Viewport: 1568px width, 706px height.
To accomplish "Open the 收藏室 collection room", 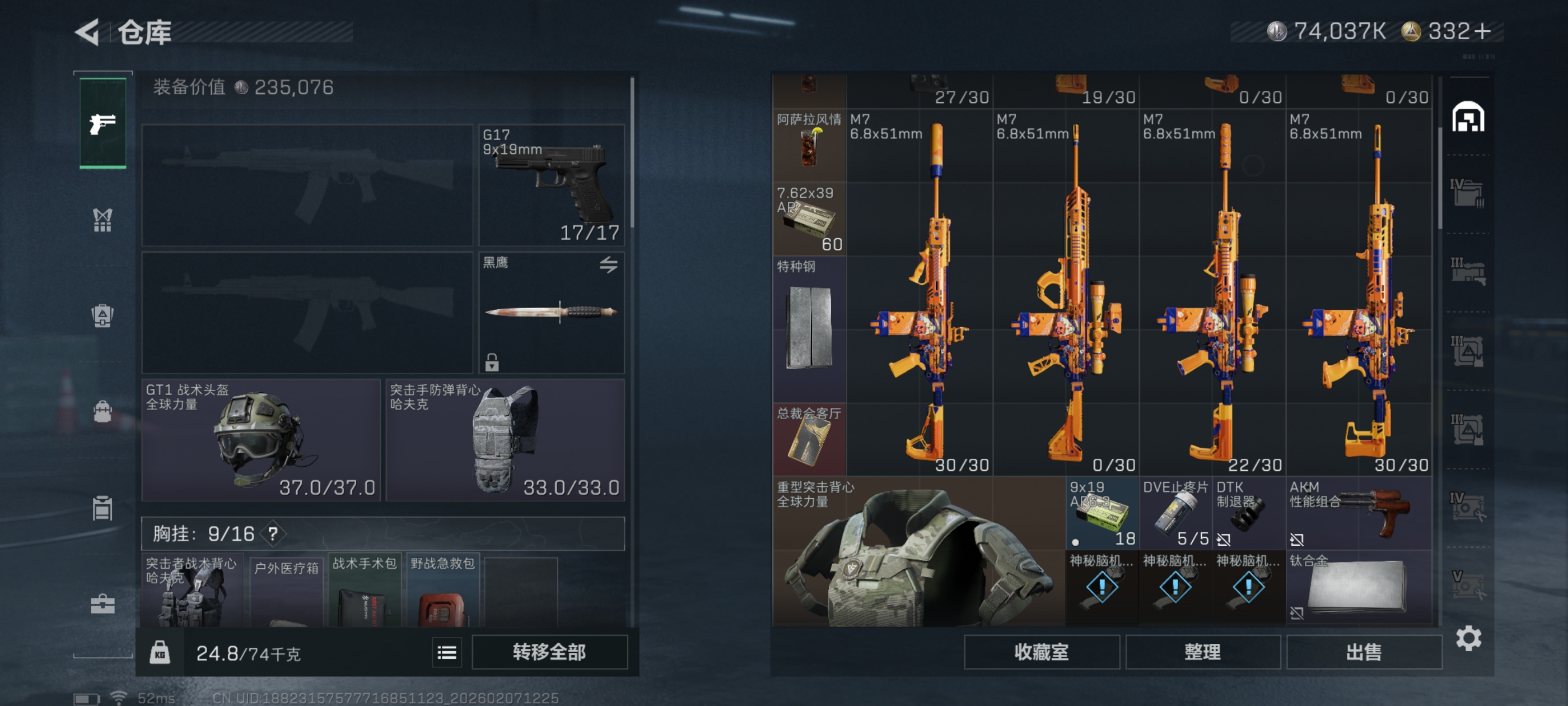I will click(1041, 652).
